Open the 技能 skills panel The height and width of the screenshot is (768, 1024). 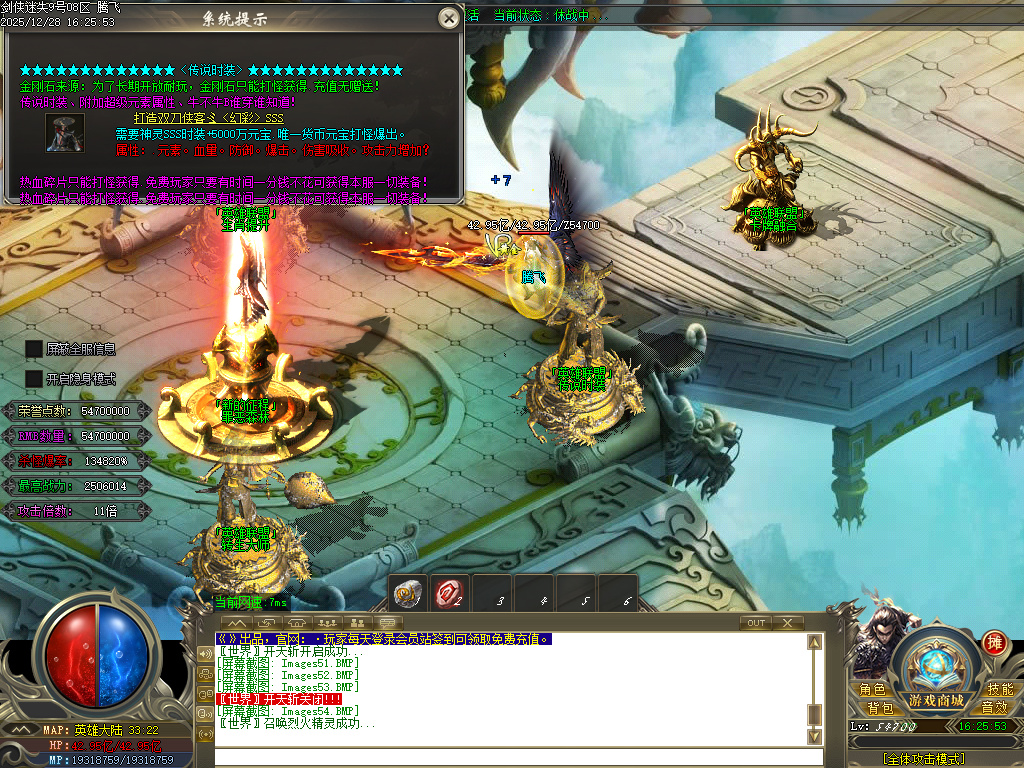pyautogui.click(x=1000, y=689)
